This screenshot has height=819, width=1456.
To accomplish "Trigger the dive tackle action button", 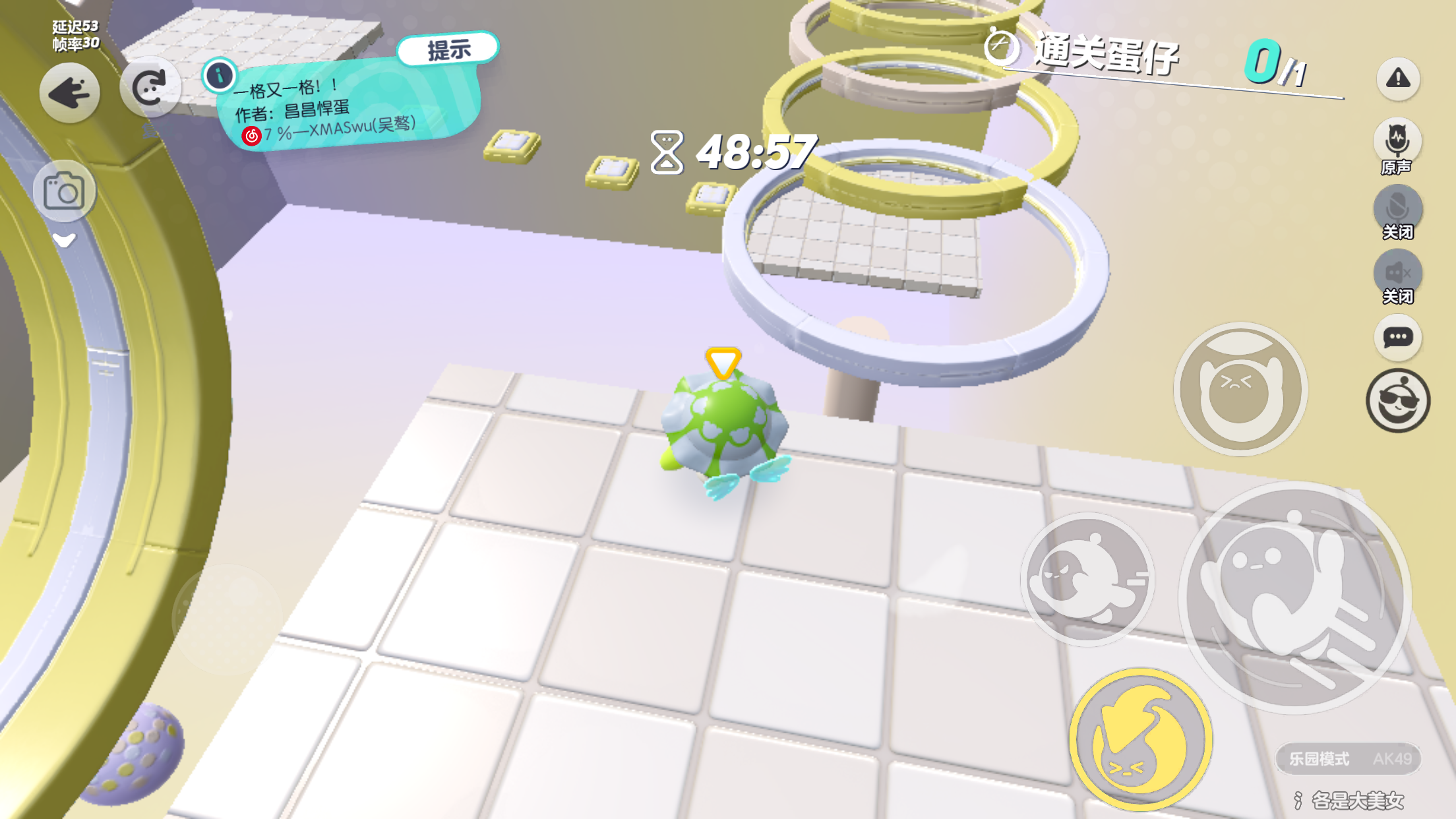I will point(1087,580).
